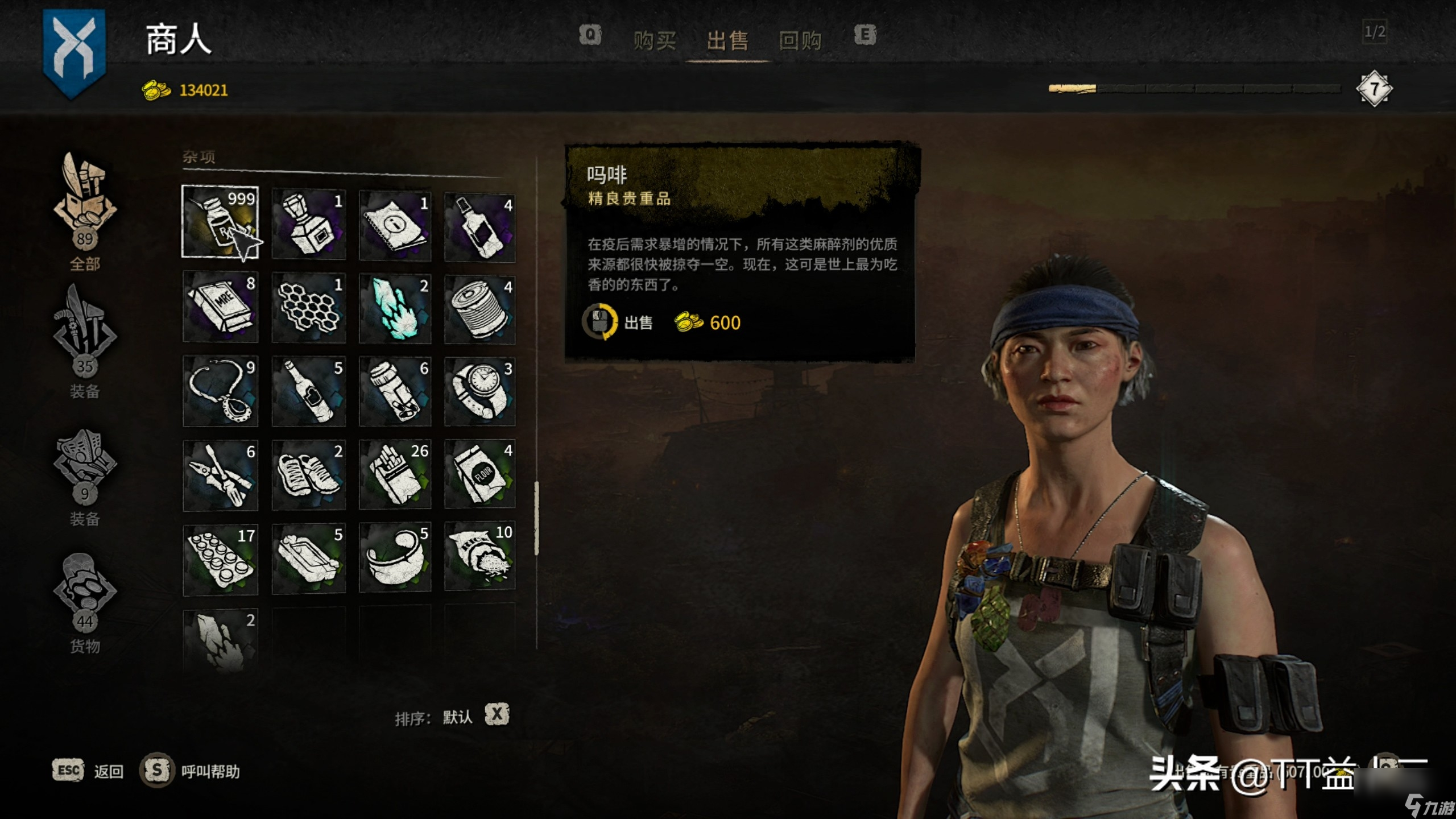
Task: Select the necklace stack of 9
Action: point(220,391)
